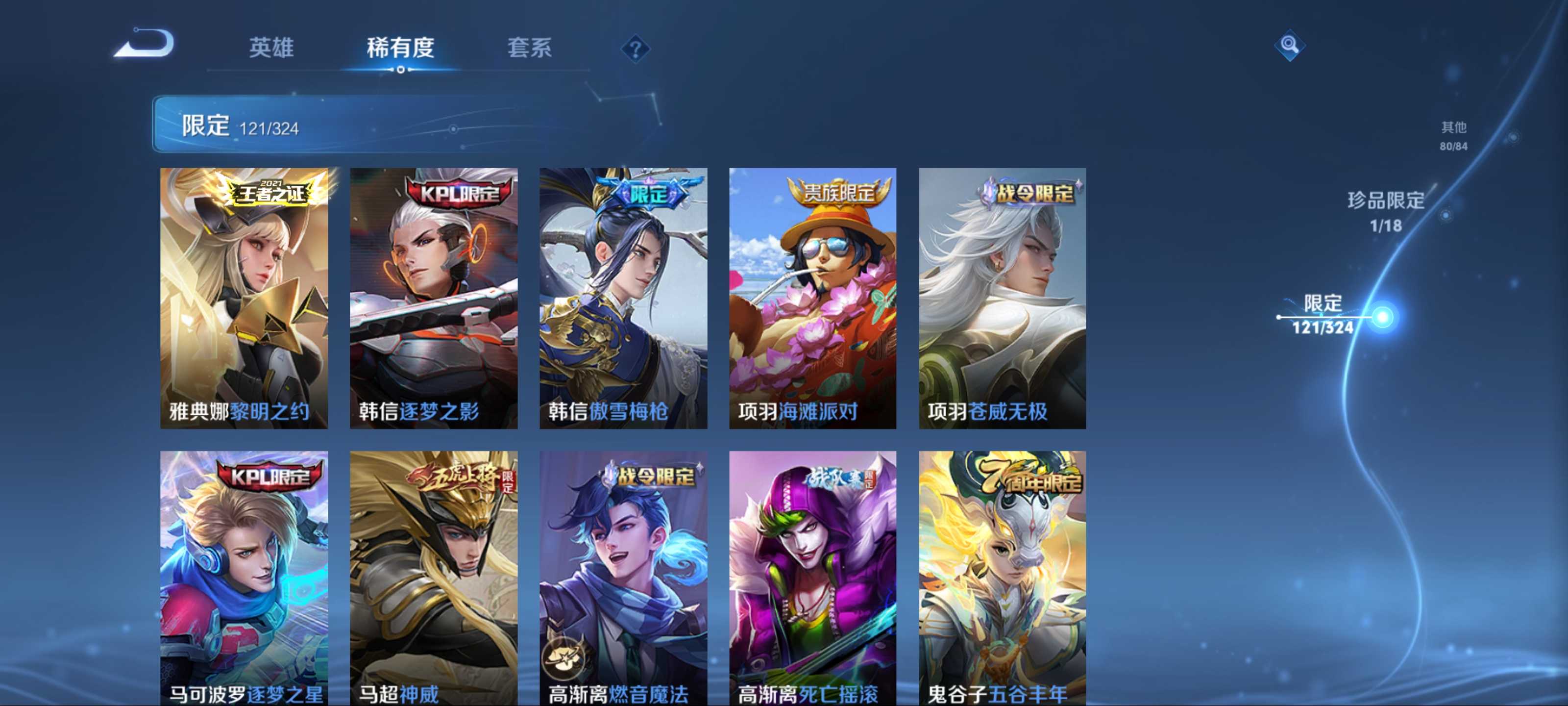This screenshot has width=1568, height=706.
Task: Select the 限定 121/324 timeline node
Action: coord(1382,317)
